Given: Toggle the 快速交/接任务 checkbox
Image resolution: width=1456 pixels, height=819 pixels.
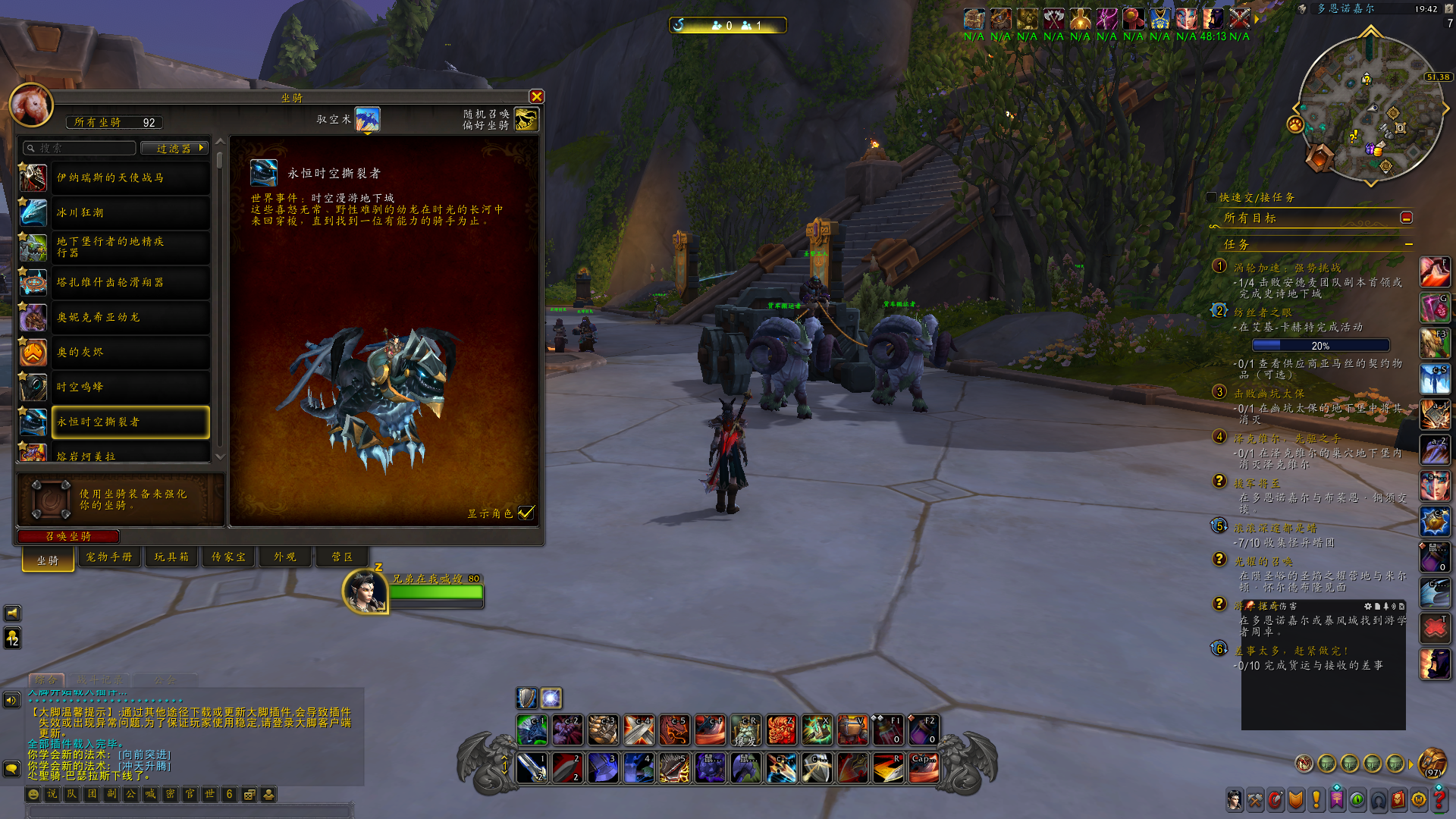Looking at the screenshot, I should (x=1211, y=197).
